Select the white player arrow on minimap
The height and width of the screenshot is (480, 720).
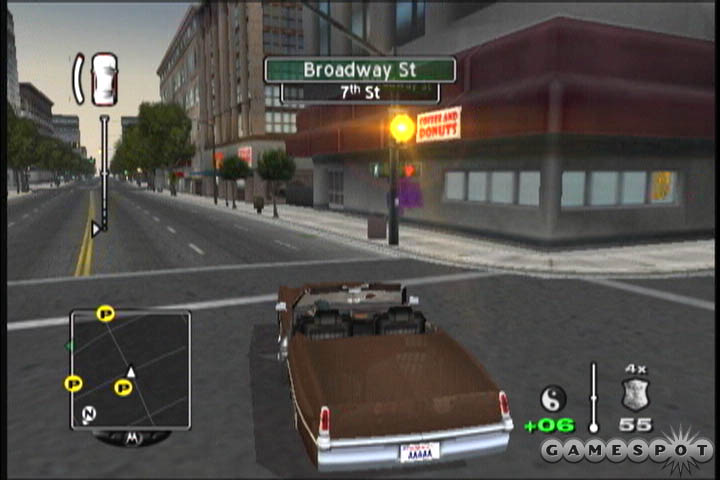130,372
